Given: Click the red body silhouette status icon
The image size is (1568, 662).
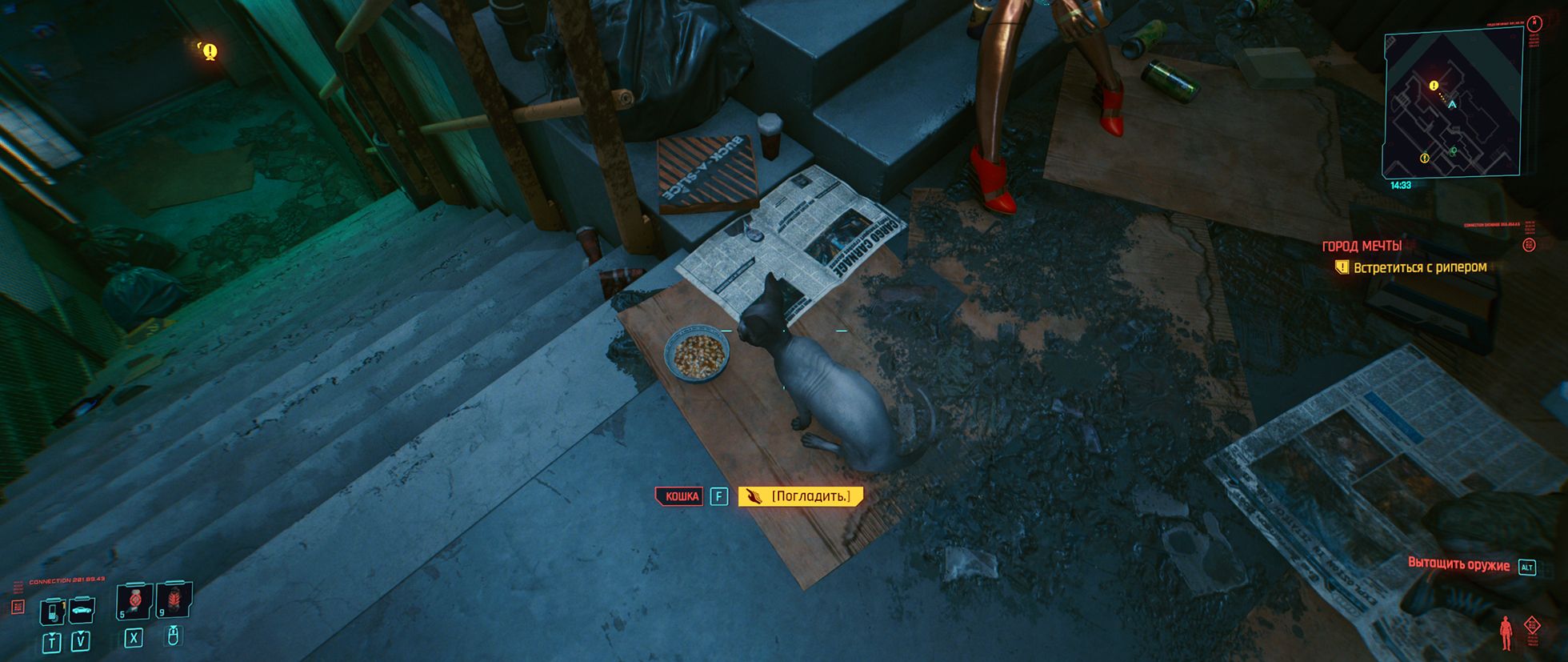Looking at the screenshot, I should [1506, 632].
